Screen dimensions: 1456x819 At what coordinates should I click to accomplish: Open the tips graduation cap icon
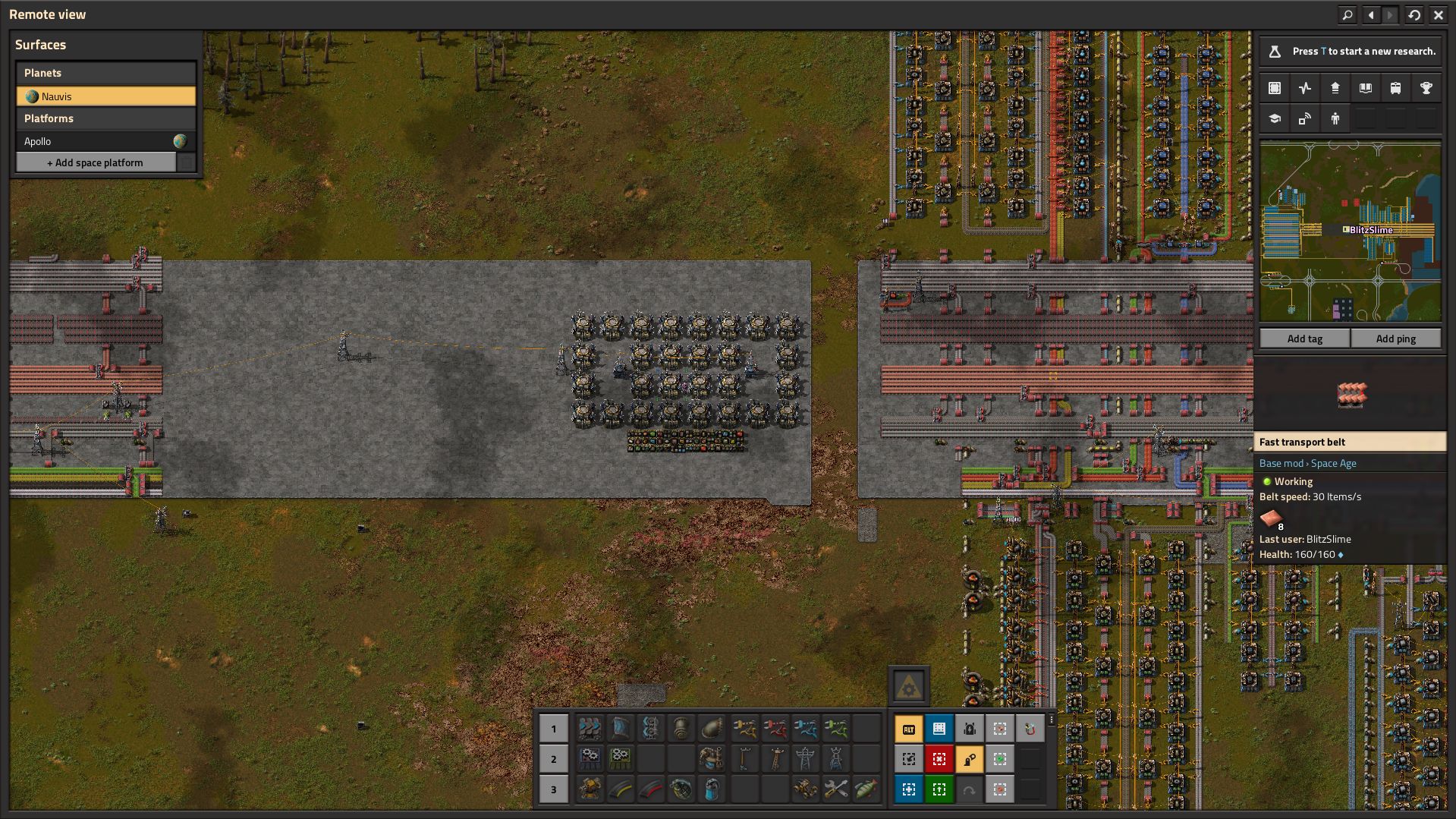pos(1275,118)
